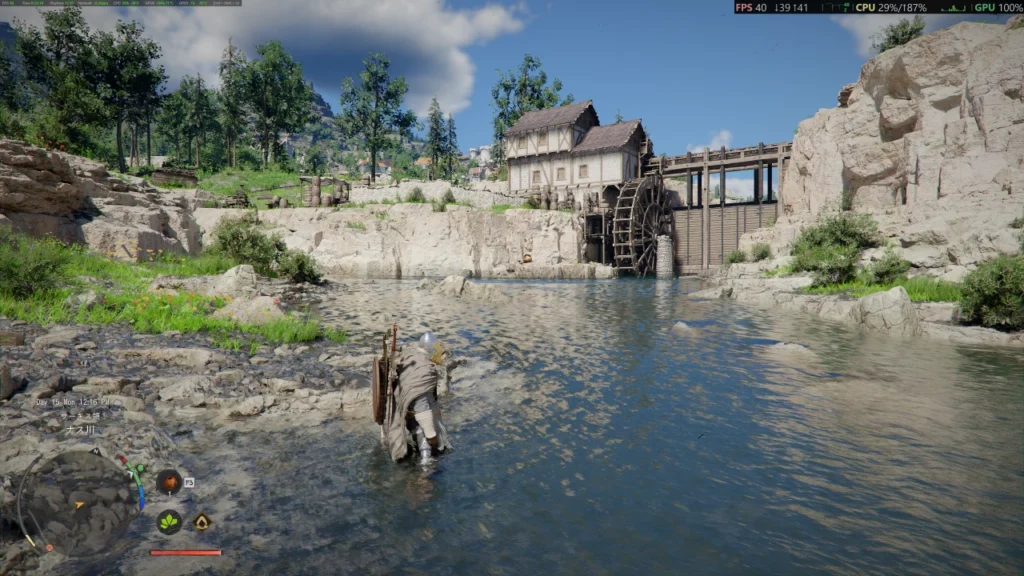Click the north marker on the minimap
The image size is (1024, 576).
(96, 452)
